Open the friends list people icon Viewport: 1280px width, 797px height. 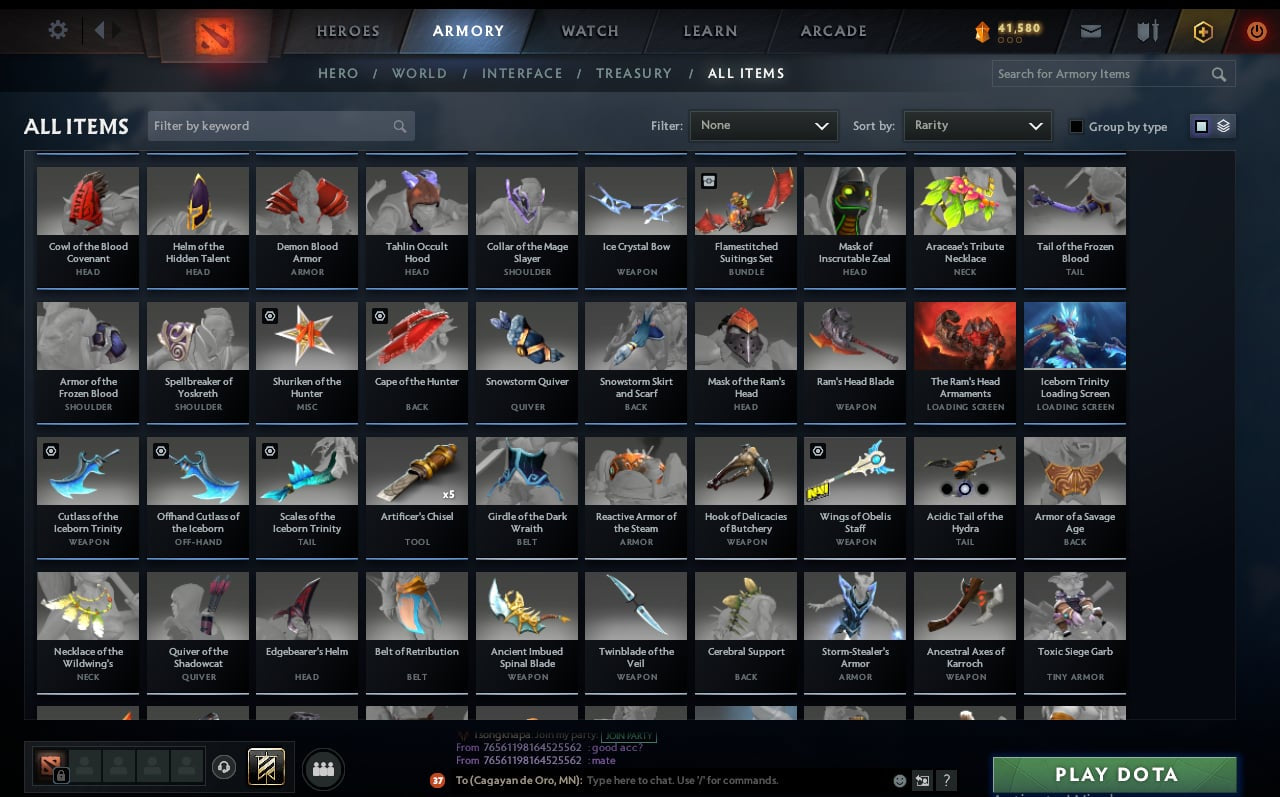click(322, 768)
